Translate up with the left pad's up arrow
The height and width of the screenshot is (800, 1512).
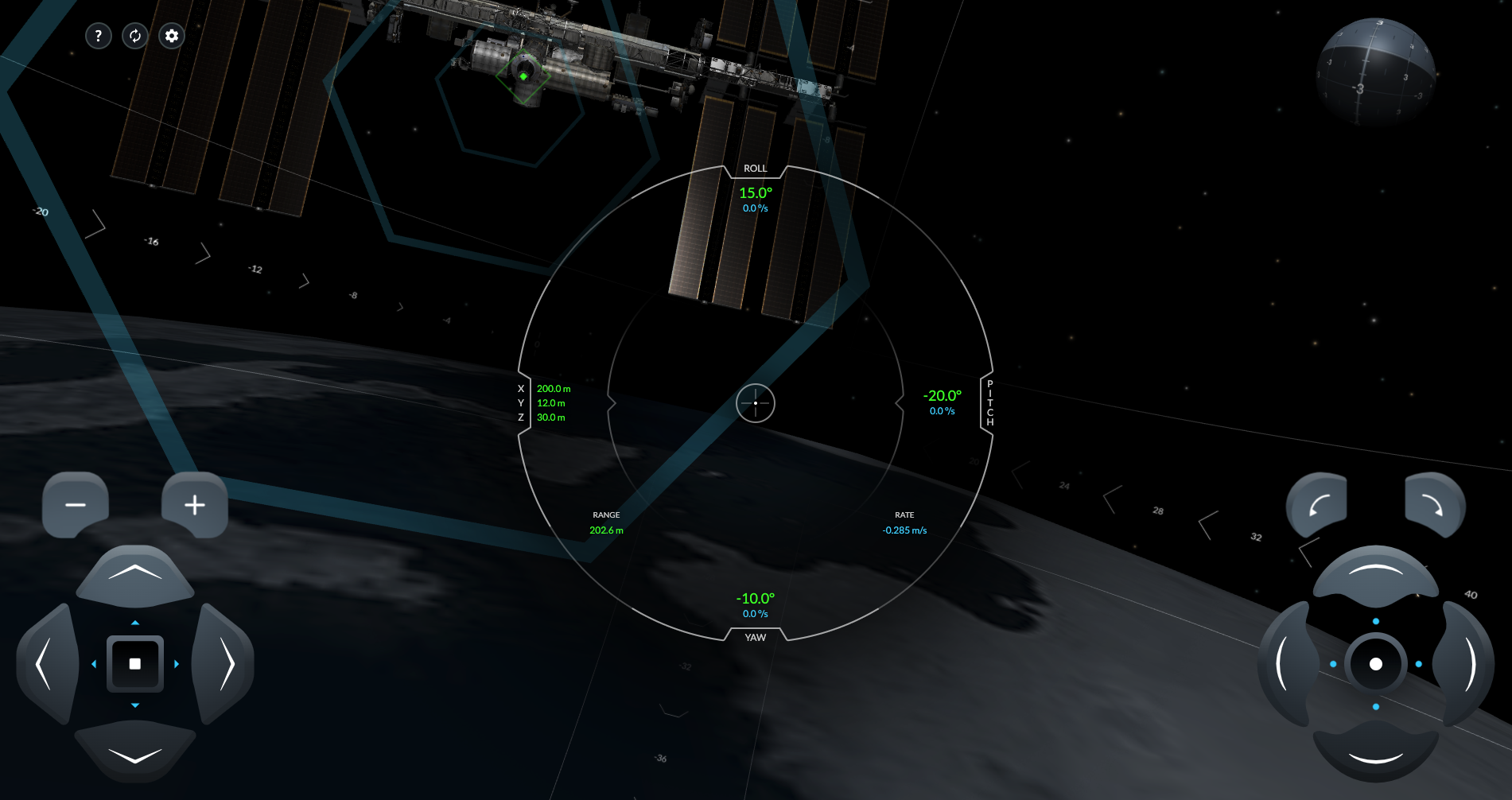click(135, 574)
